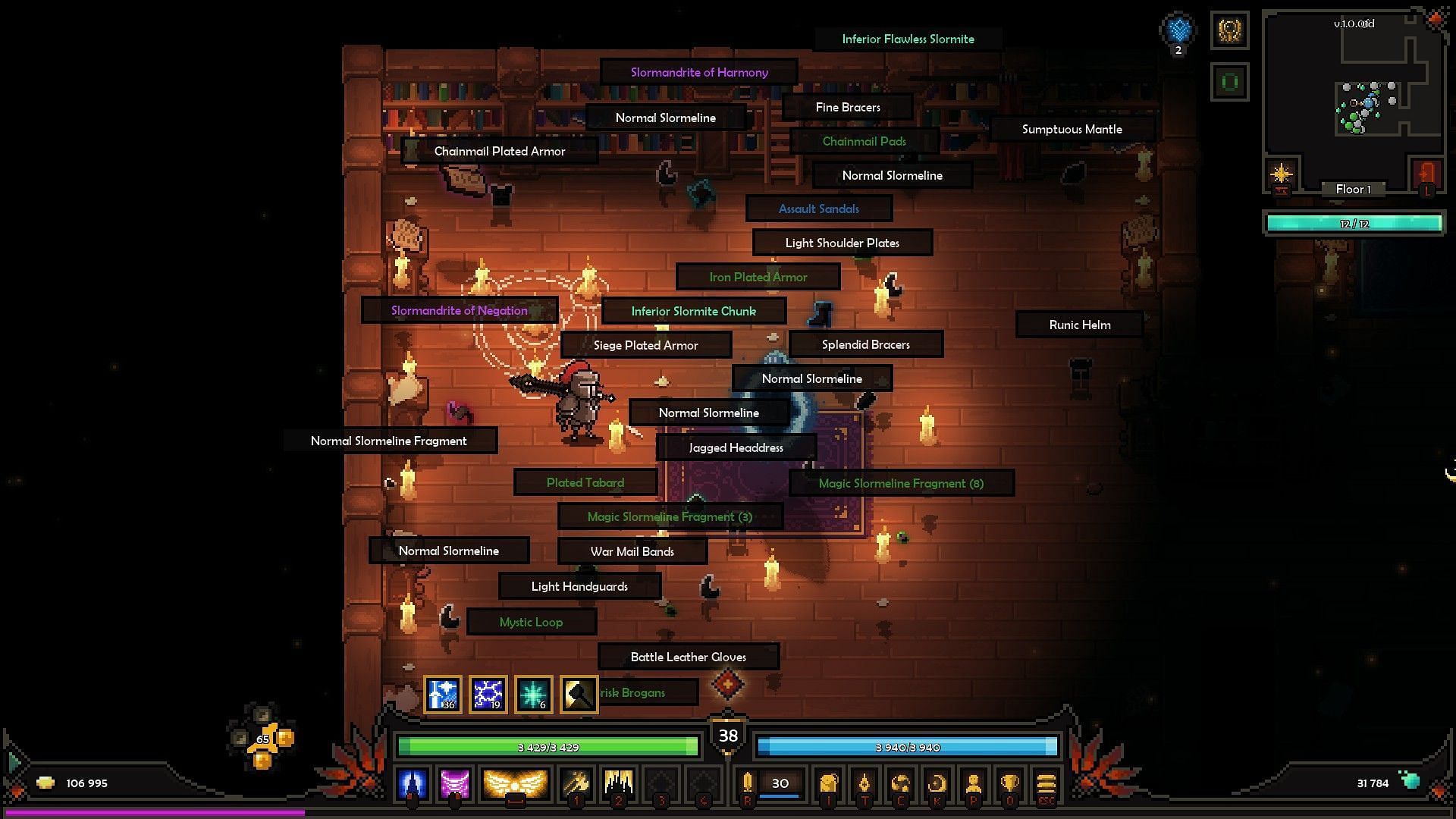Use the blue cloaked figure skill
1456x819 pixels.
tap(412, 783)
